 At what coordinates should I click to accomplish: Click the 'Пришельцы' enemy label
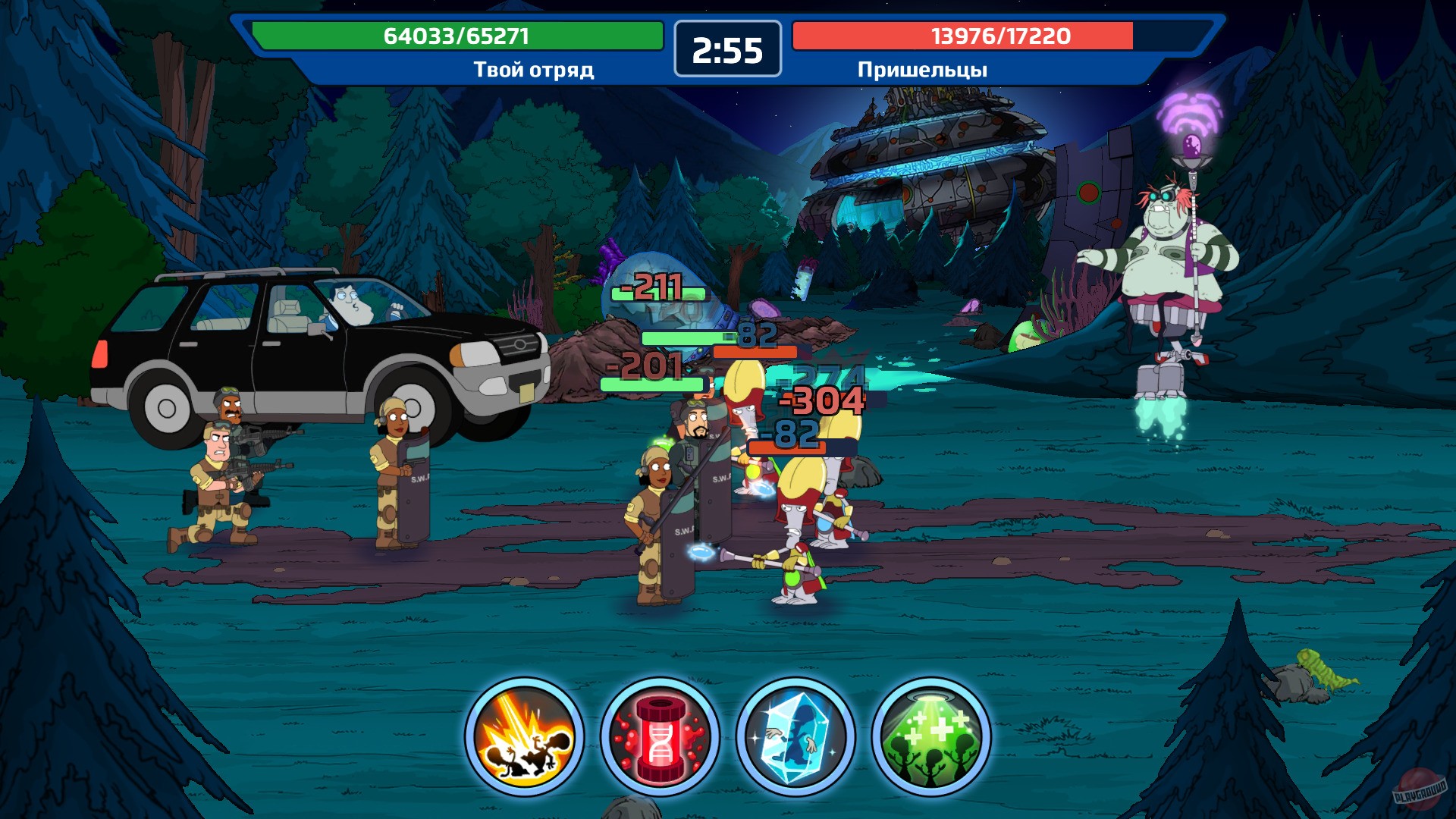click(922, 69)
